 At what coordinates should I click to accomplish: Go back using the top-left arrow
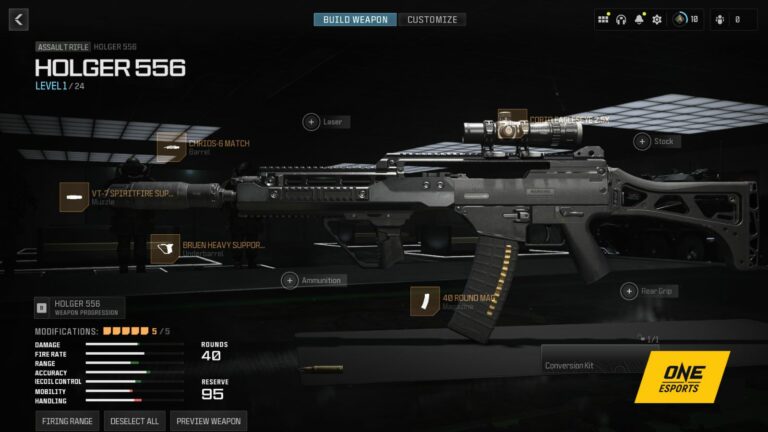point(19,19)
